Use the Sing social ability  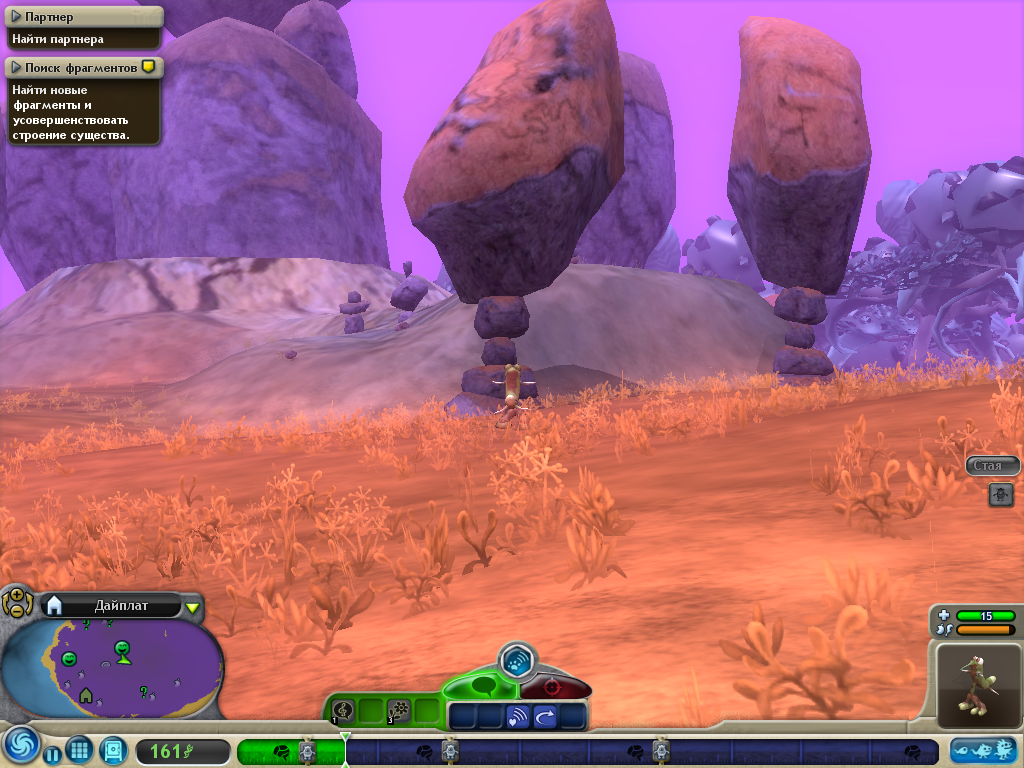343,710
